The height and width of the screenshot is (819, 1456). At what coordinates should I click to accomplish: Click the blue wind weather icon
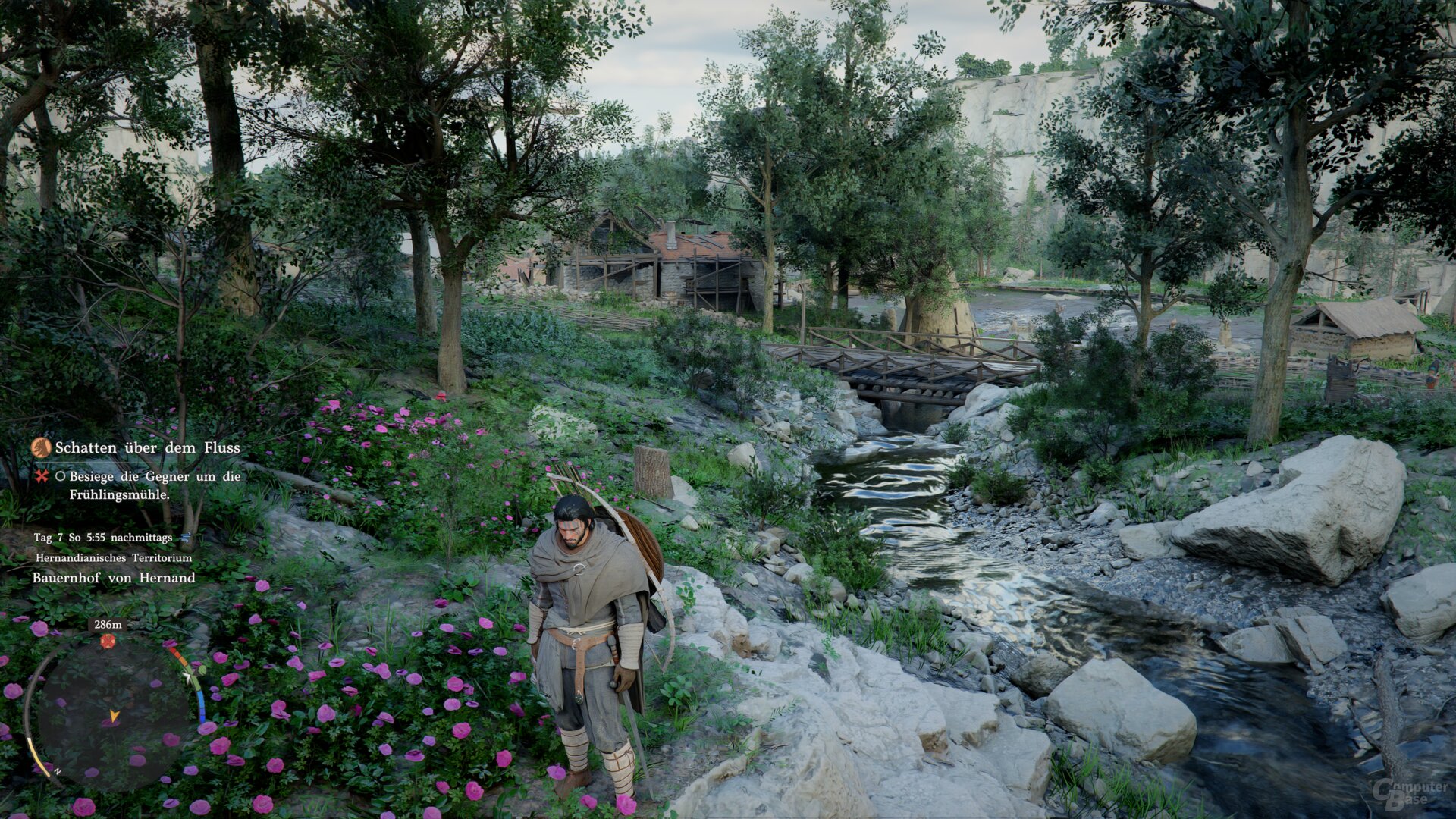click(185, 537)
